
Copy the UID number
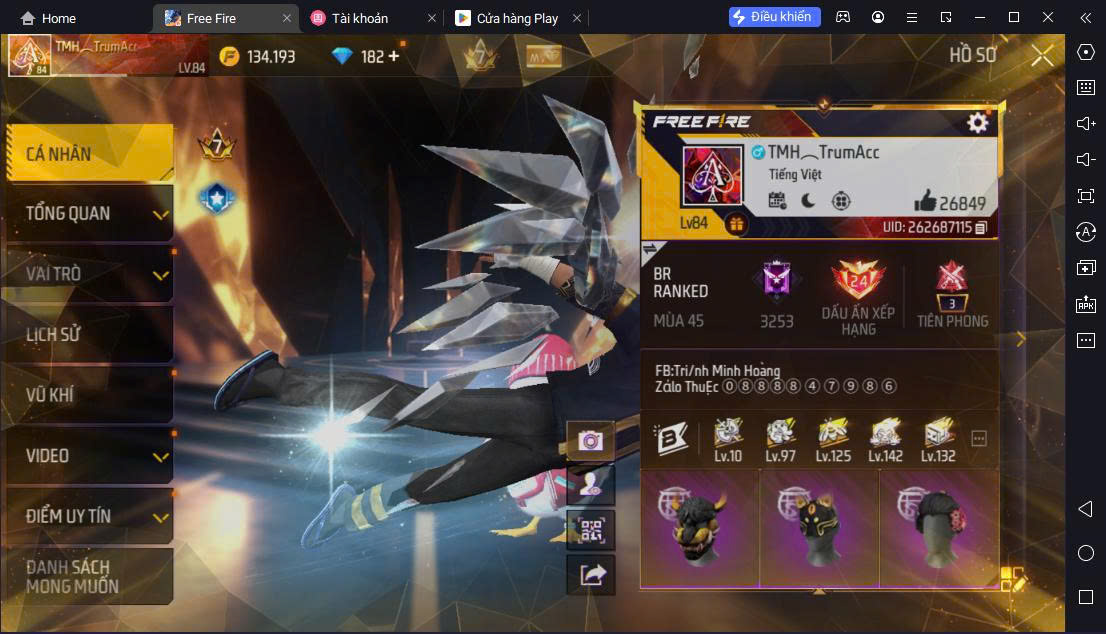pyautogui.click(x=981, y=228)
